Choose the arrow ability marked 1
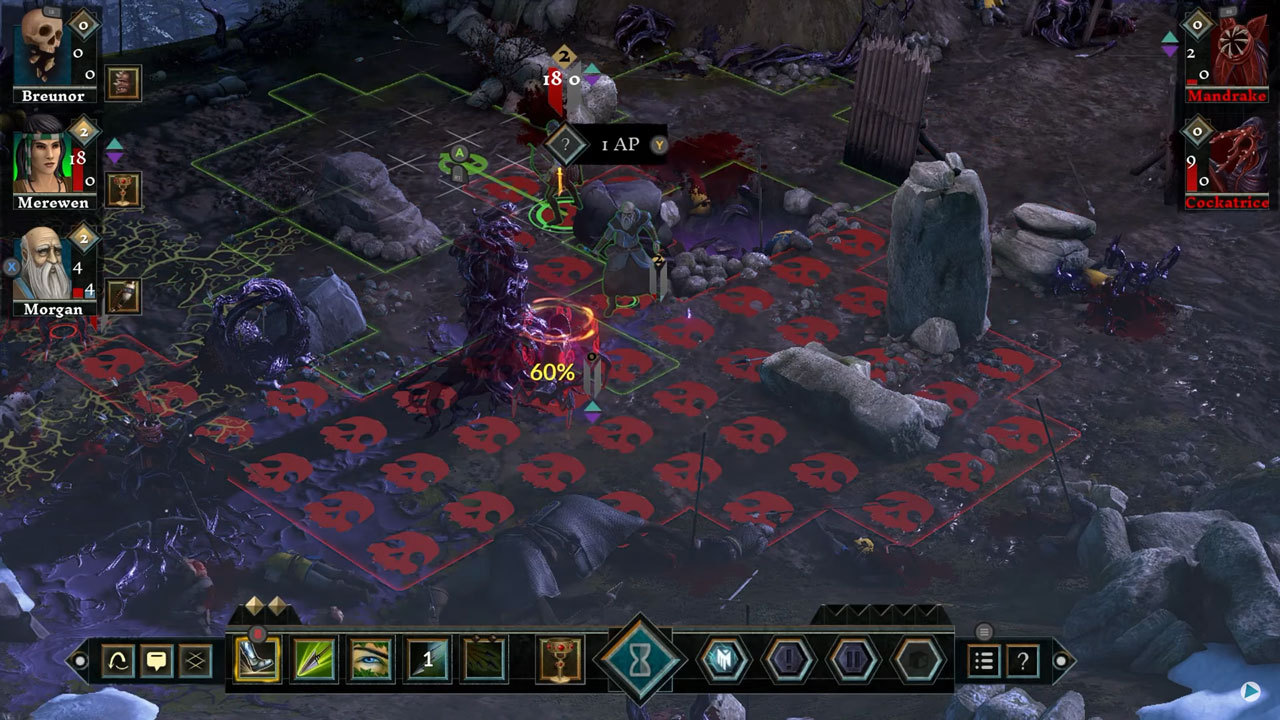This screenshot has height=720, width=1280. tap(427, 660)
